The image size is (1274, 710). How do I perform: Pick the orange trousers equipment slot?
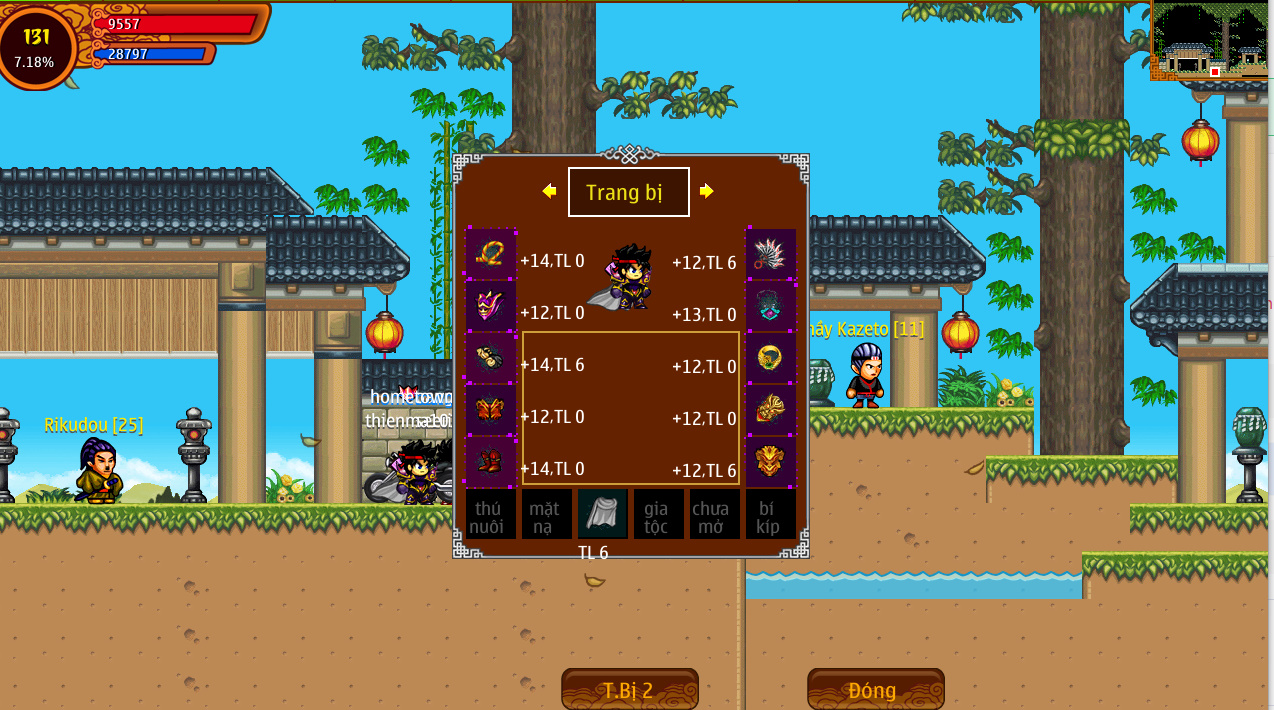491,410
